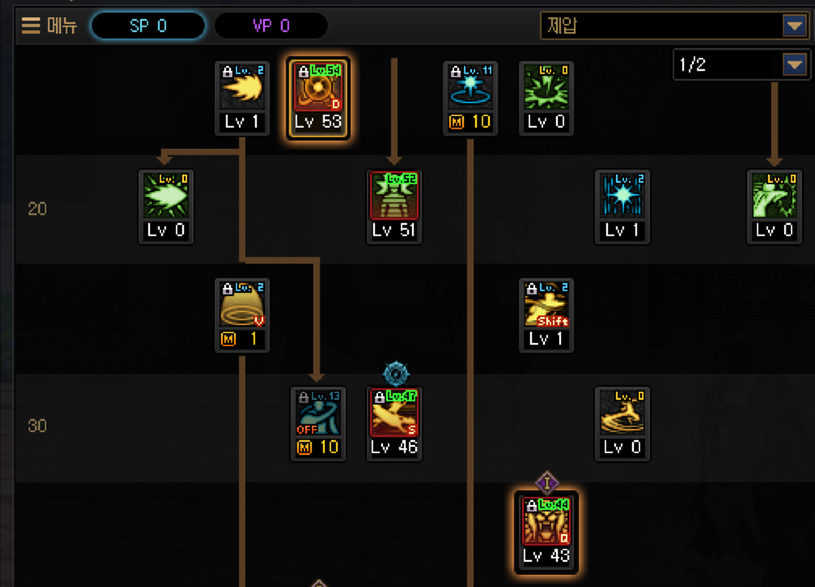The height and width of the screenshot is (587, 815).
Task: Click the VP 0 points pill
Action: coord(271,26)
